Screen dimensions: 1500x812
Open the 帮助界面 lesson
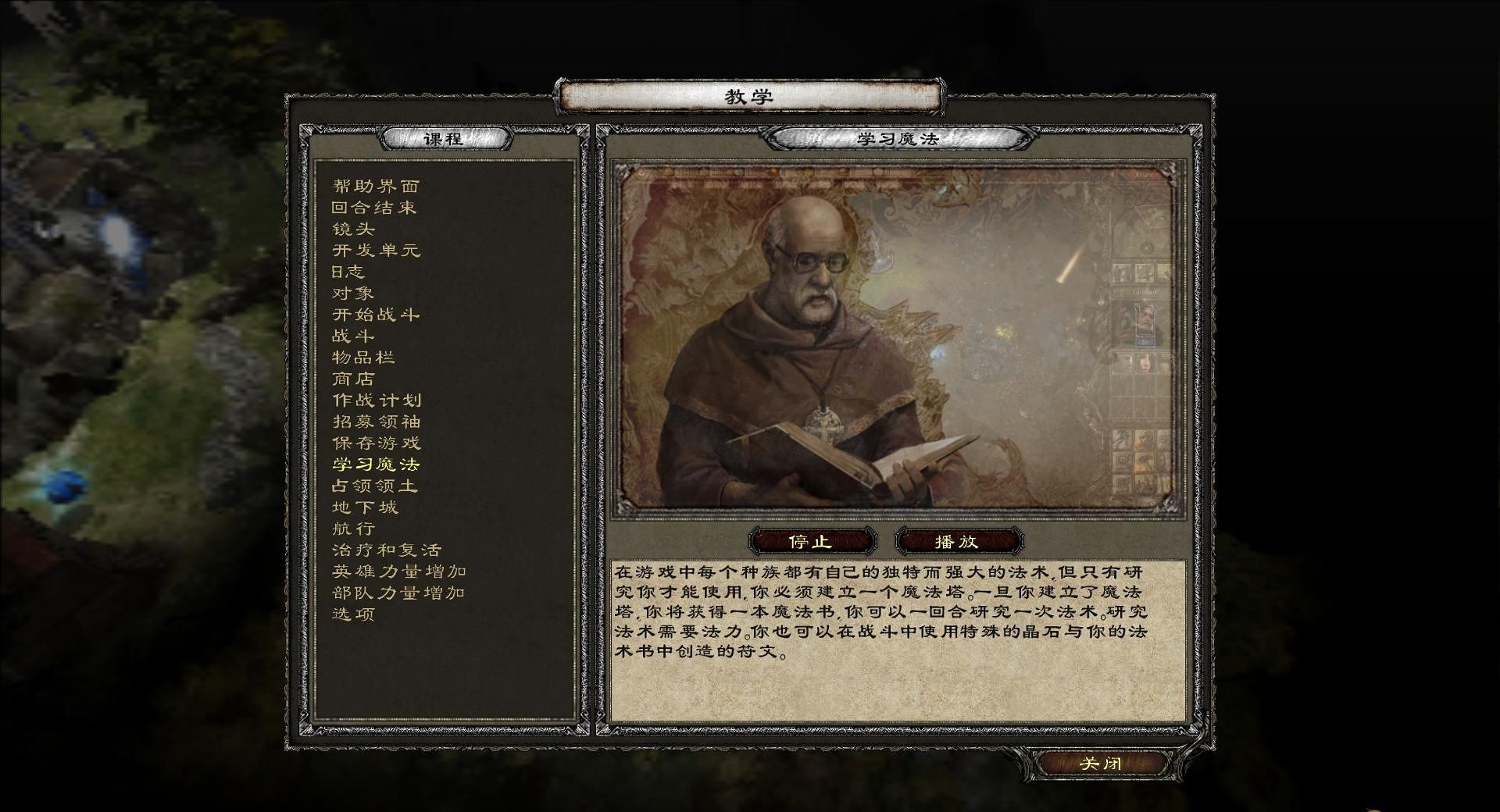(376, 186)
